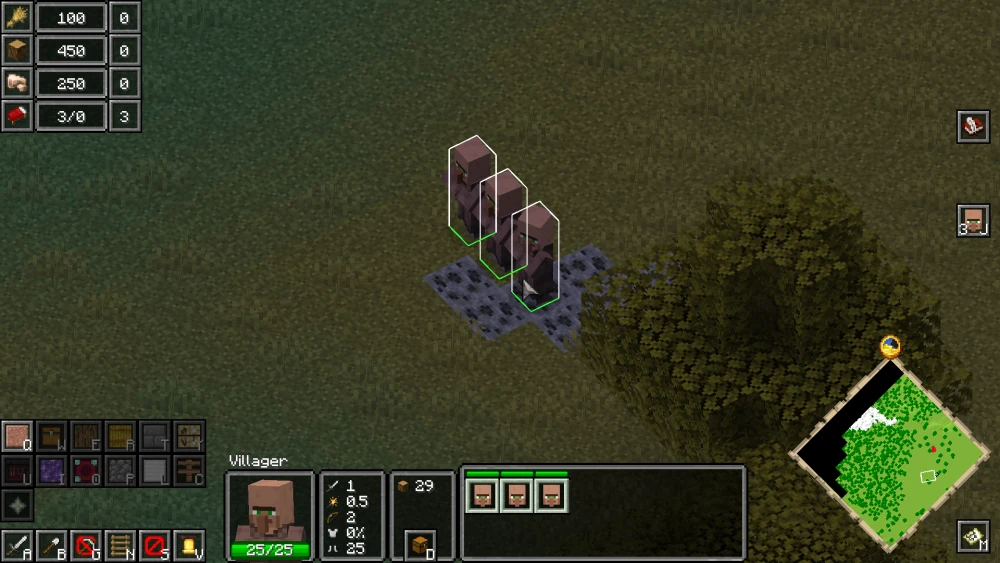Ring the golden bell button
Screen dimensions: 1000x563
(188, 546)
